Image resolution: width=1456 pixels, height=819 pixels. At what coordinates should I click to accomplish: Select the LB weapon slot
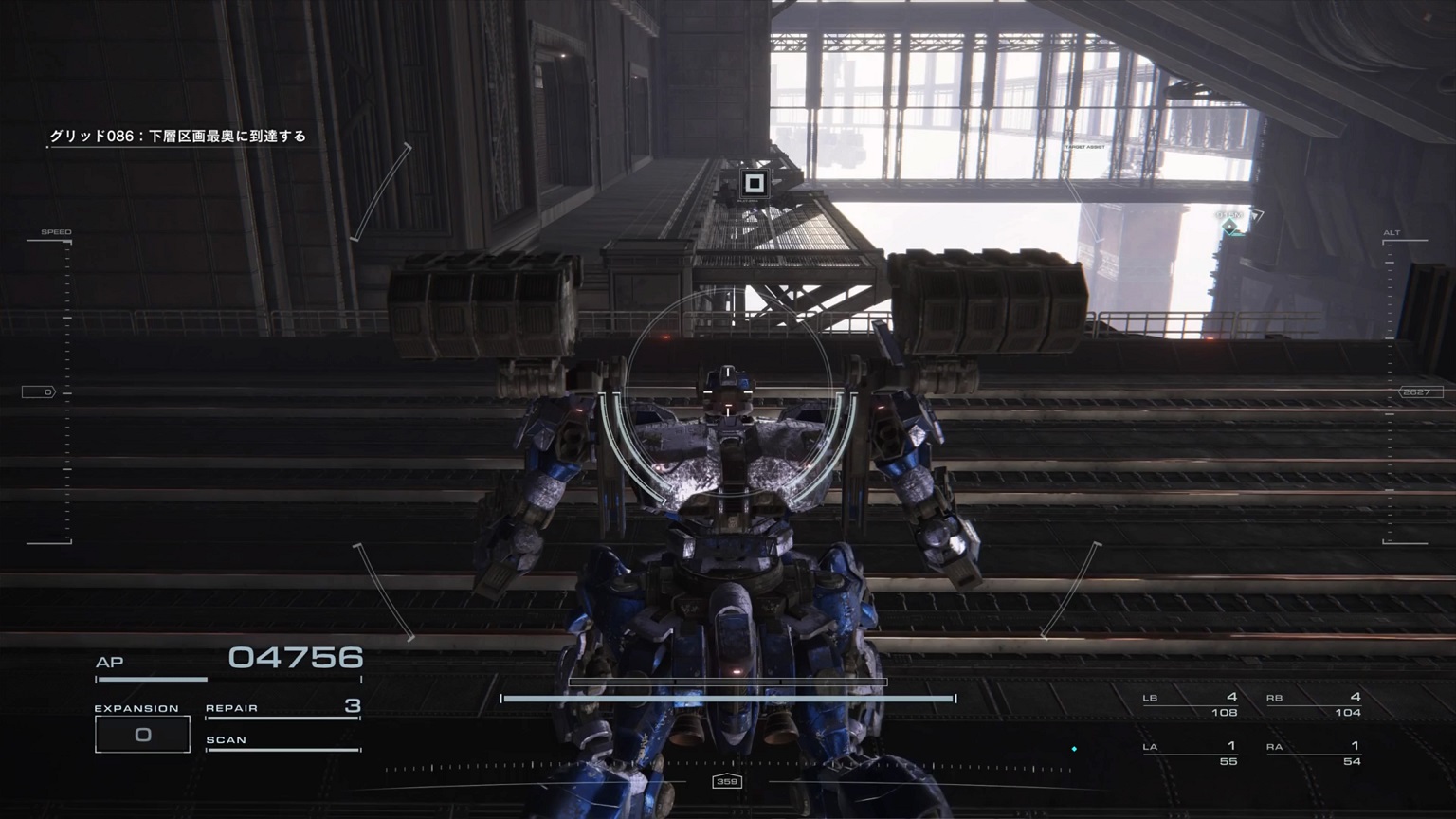[1191, 704]
